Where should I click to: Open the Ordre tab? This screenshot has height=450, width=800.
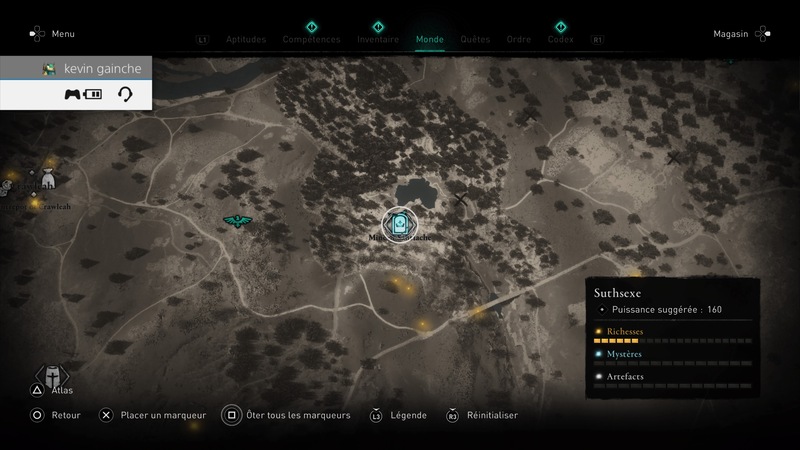point(519,40)
